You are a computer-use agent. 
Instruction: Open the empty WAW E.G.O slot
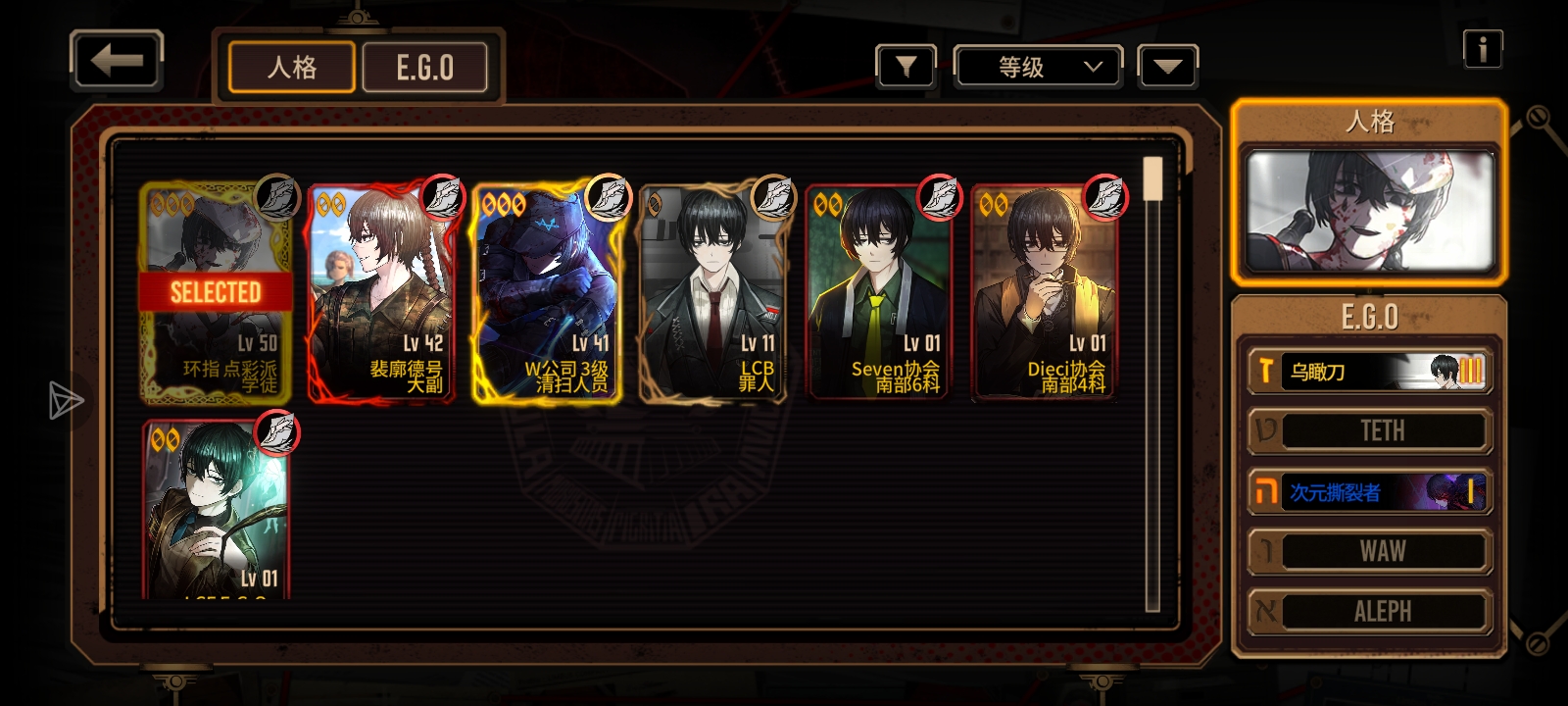pos(1369,551)
